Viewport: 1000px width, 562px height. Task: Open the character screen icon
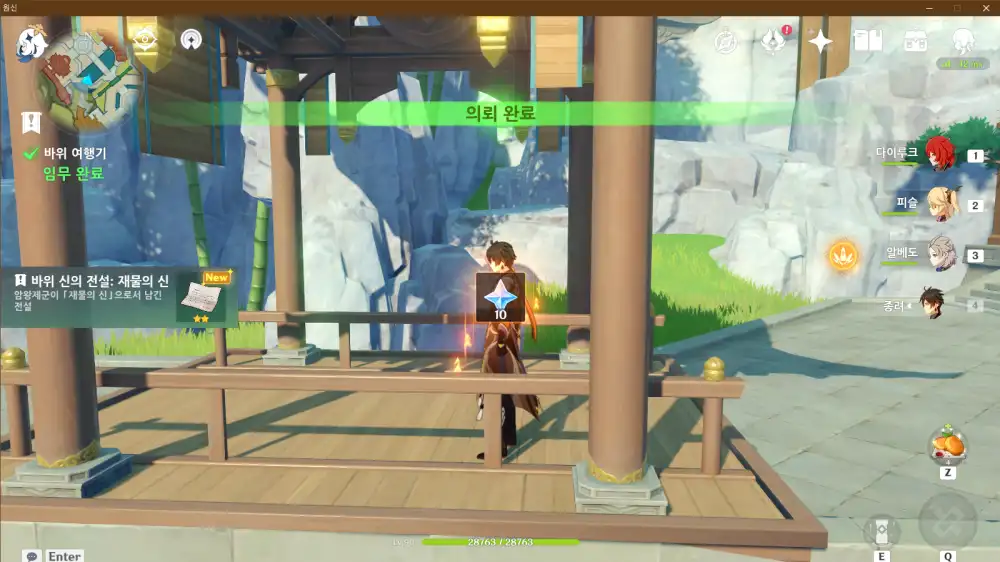[962, 41]
